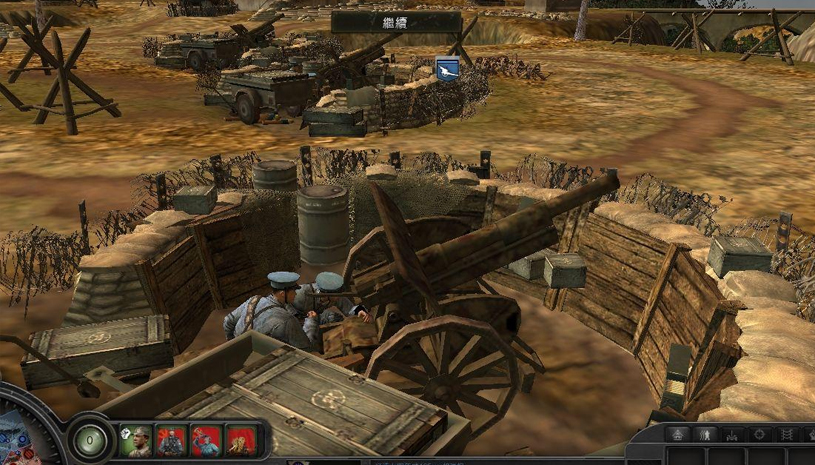Select the crosshair target tab
Viewport: 815px width, 465px height.
tap(758, 435)
